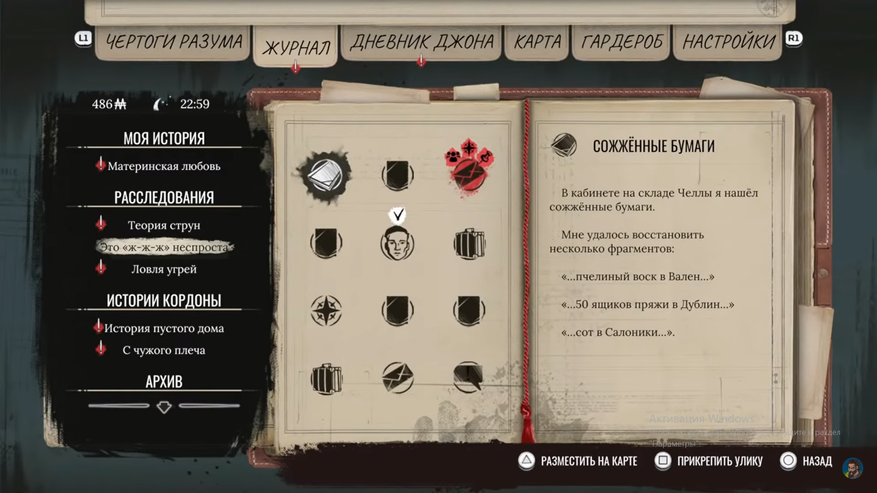Viewport: 877px width, 493px height.
Task: Select the «Теория струн» investigation
Action: tap(164, 225)
